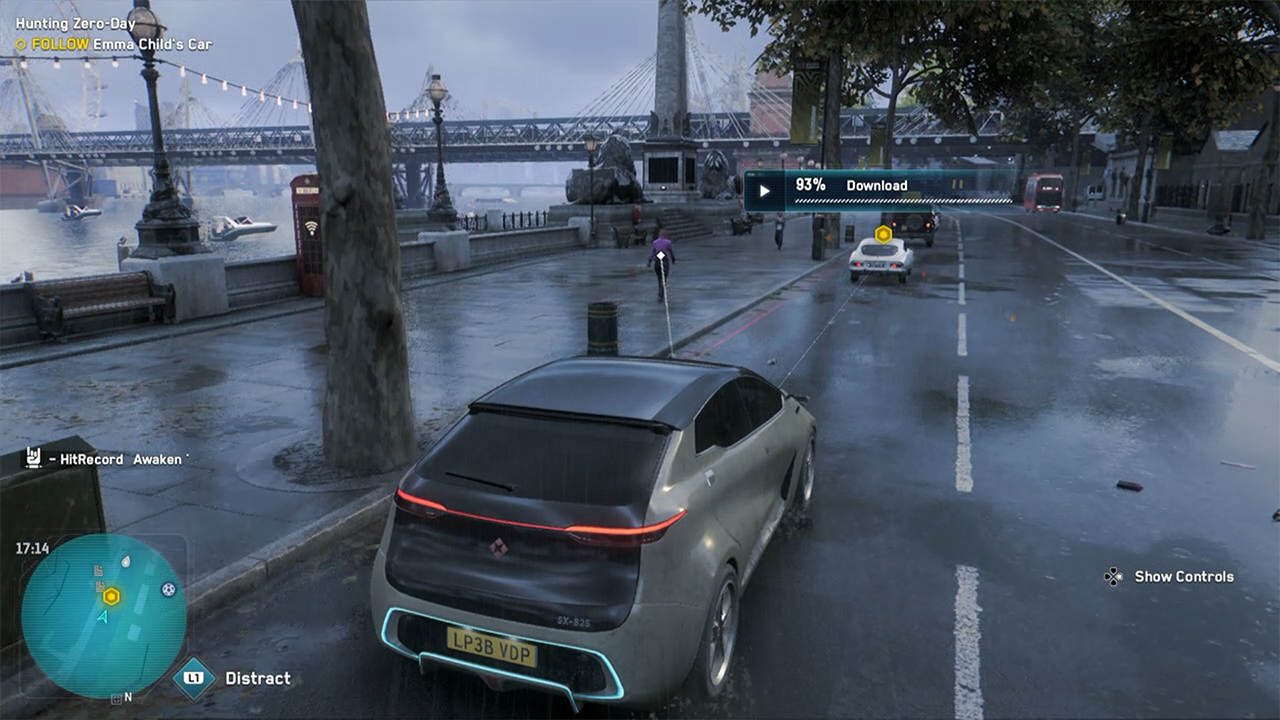Click the yellow objective hexagon on the minimap
The width and height of the screenshot is (1280, 720).
click(111, 596)
